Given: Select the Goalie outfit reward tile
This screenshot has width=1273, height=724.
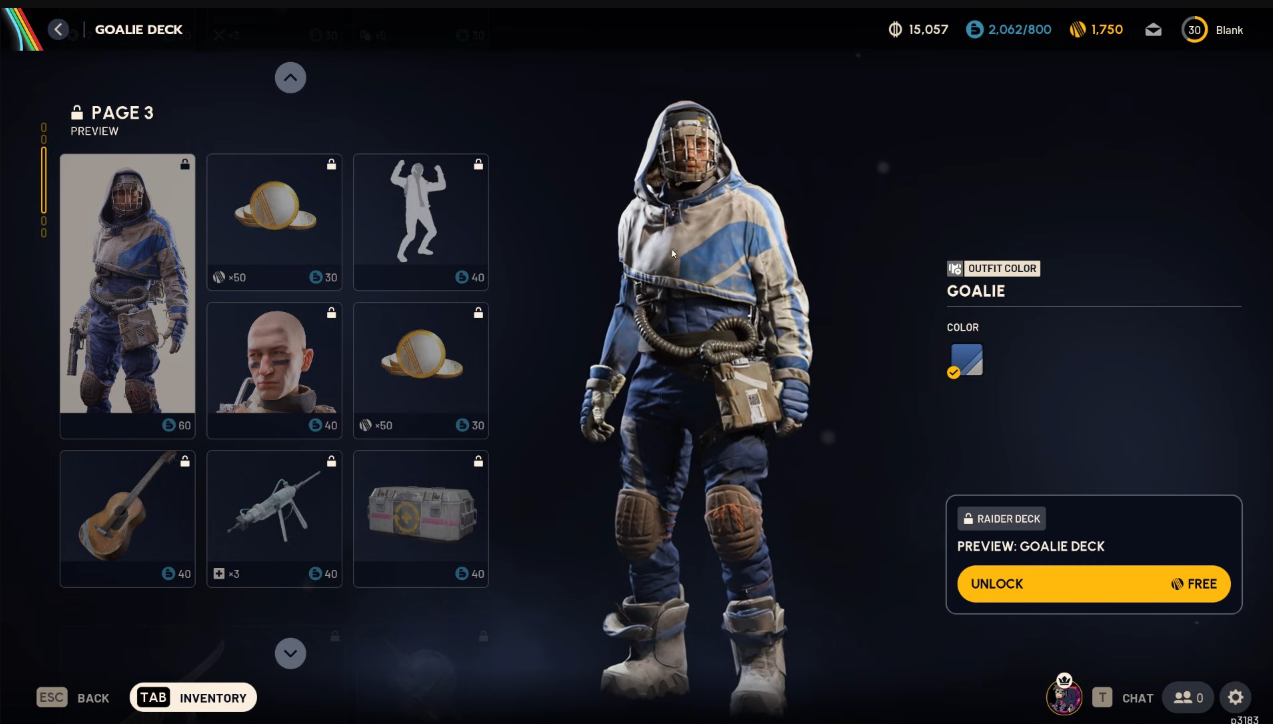Looking at the screenshot, I should 127,295.
